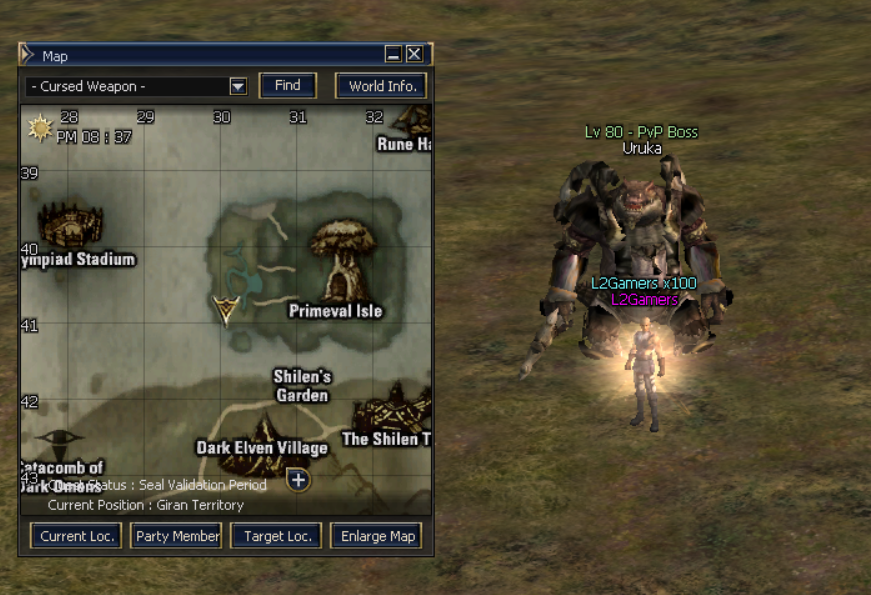Select the Catacomb of Dark Omens icon
This screenshot has height=595, width=871.
pyautogui.click(x=61, y=443)
